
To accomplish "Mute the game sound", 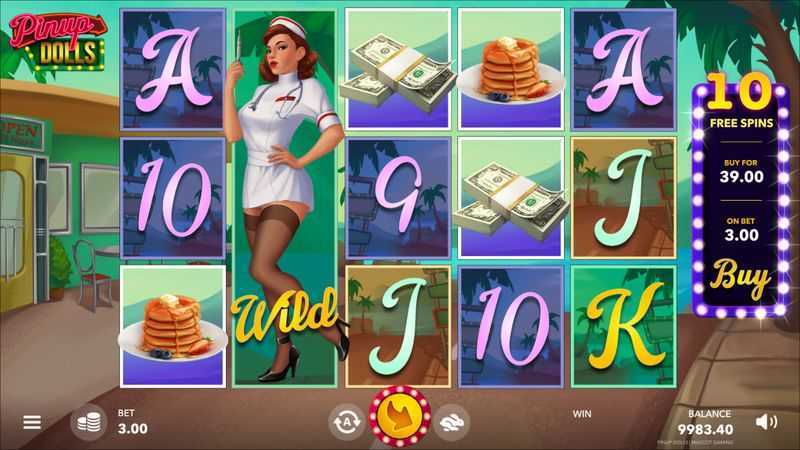I will point(766,421).
